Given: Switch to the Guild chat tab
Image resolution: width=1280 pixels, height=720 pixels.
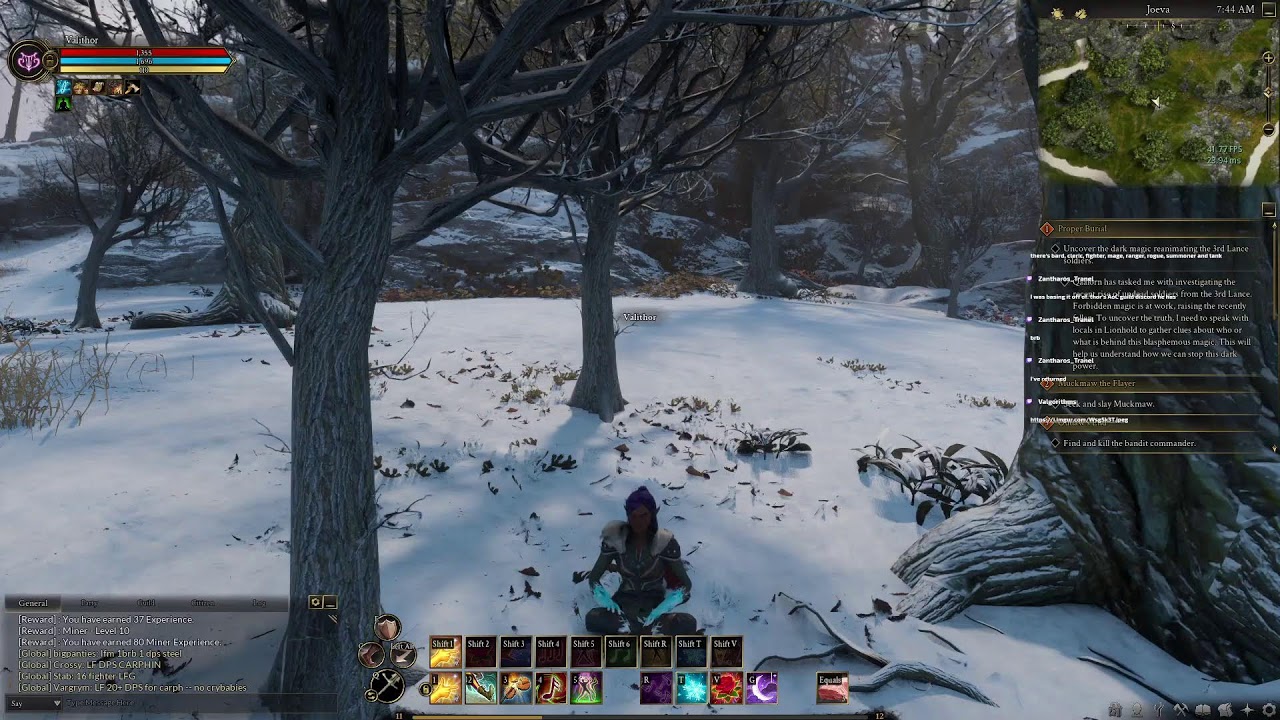Looking at the screenshot, I should [146, 603].
